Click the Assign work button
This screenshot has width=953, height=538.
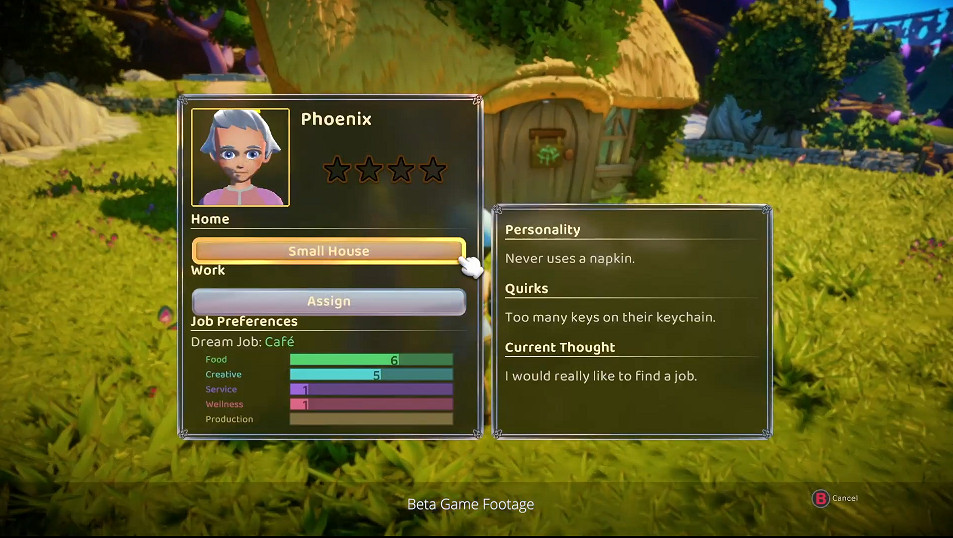[328, 301]
